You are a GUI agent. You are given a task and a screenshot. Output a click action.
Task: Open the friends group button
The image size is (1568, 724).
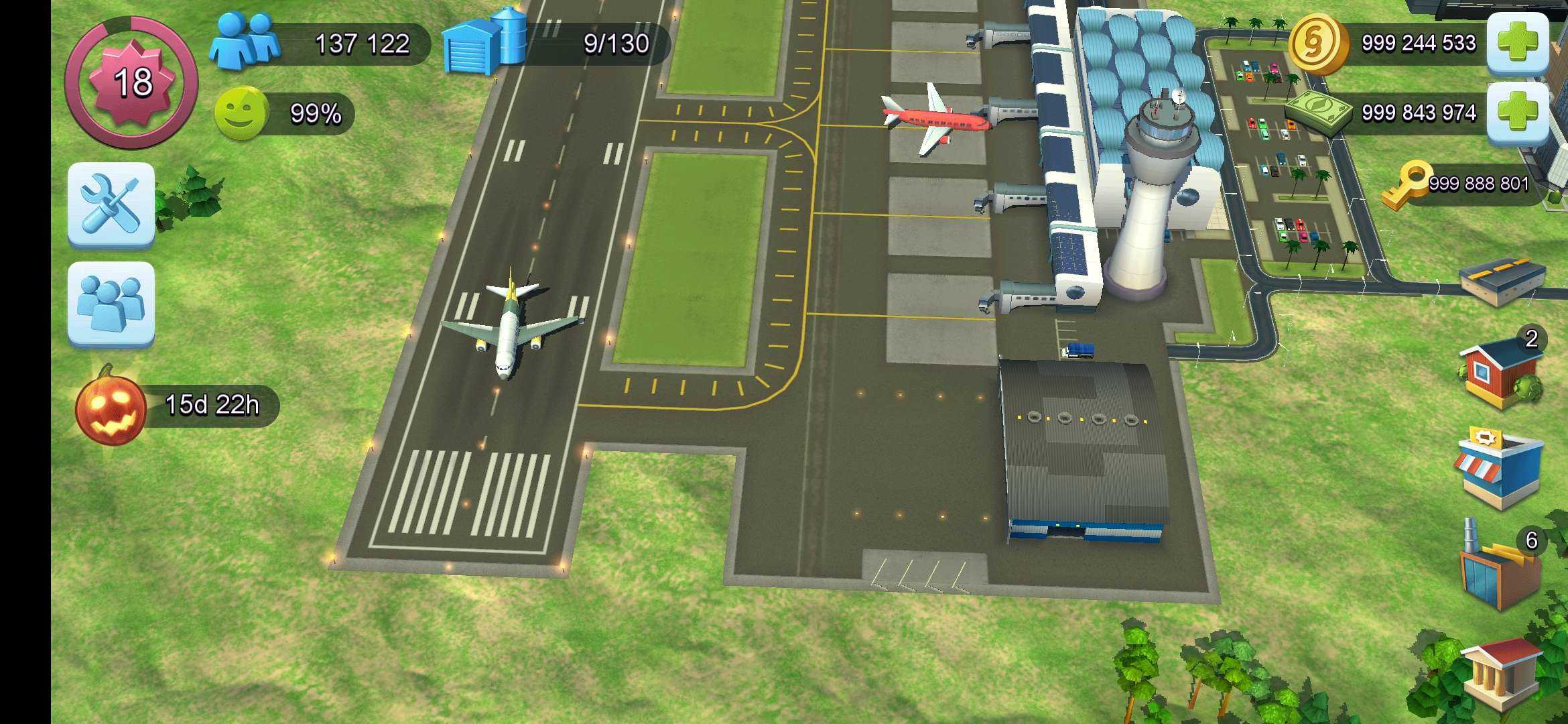pos(111,304)
